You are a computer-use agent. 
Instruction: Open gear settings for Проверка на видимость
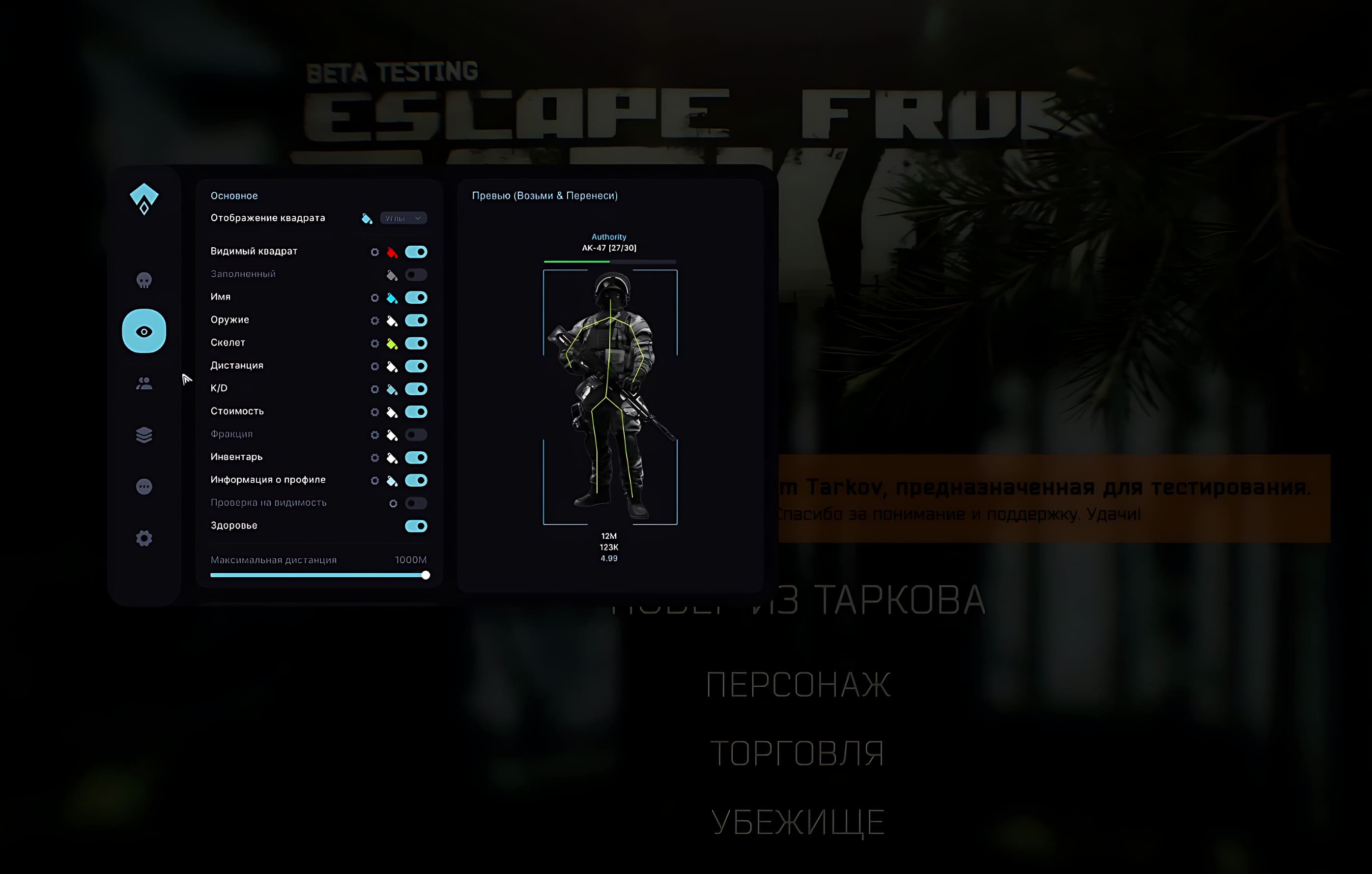click(393, 503)
